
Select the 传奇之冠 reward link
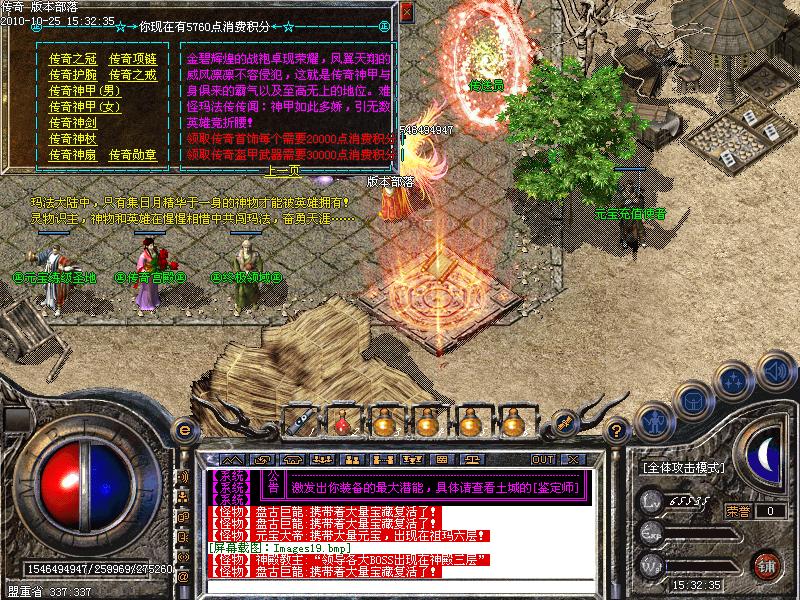[69, 59]
